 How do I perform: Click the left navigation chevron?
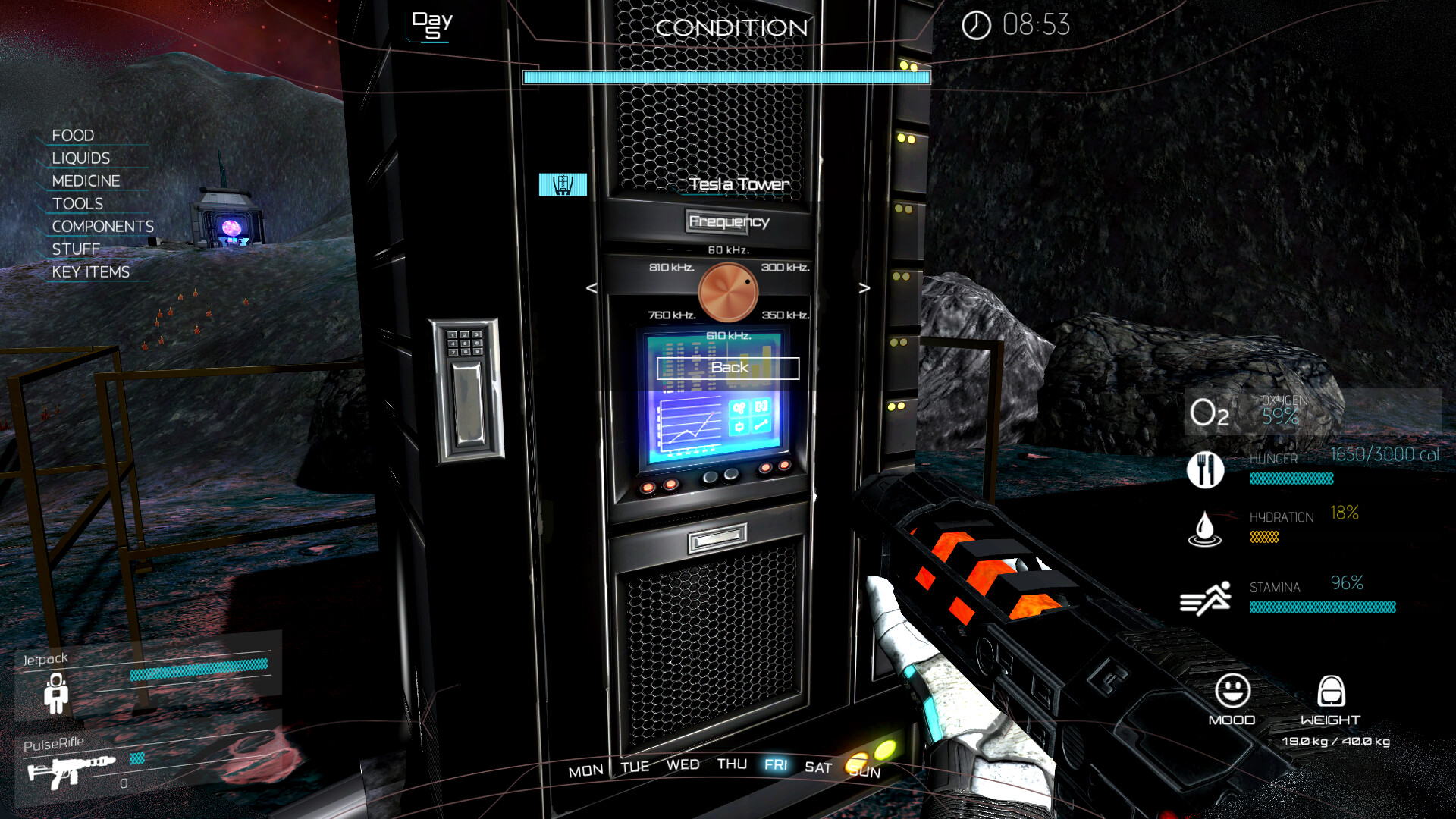(589, 288)
